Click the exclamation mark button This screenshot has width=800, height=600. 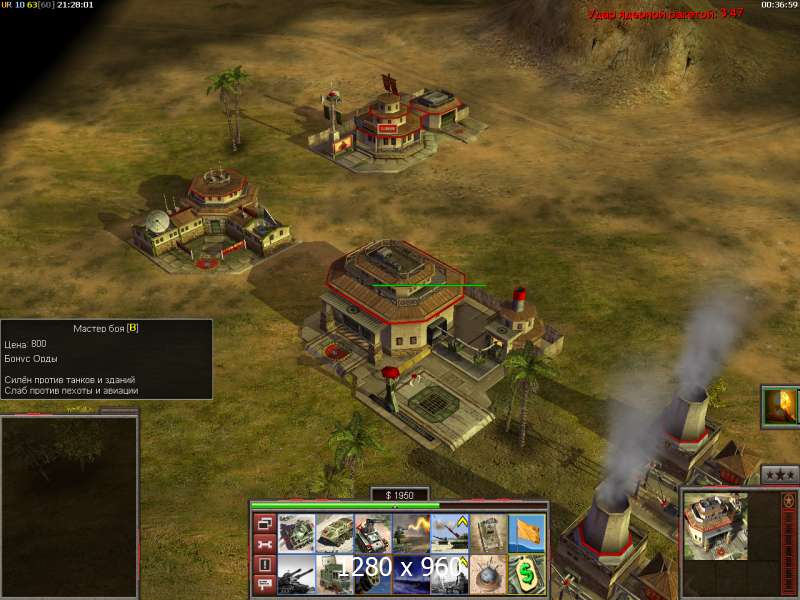coord(265,565)
